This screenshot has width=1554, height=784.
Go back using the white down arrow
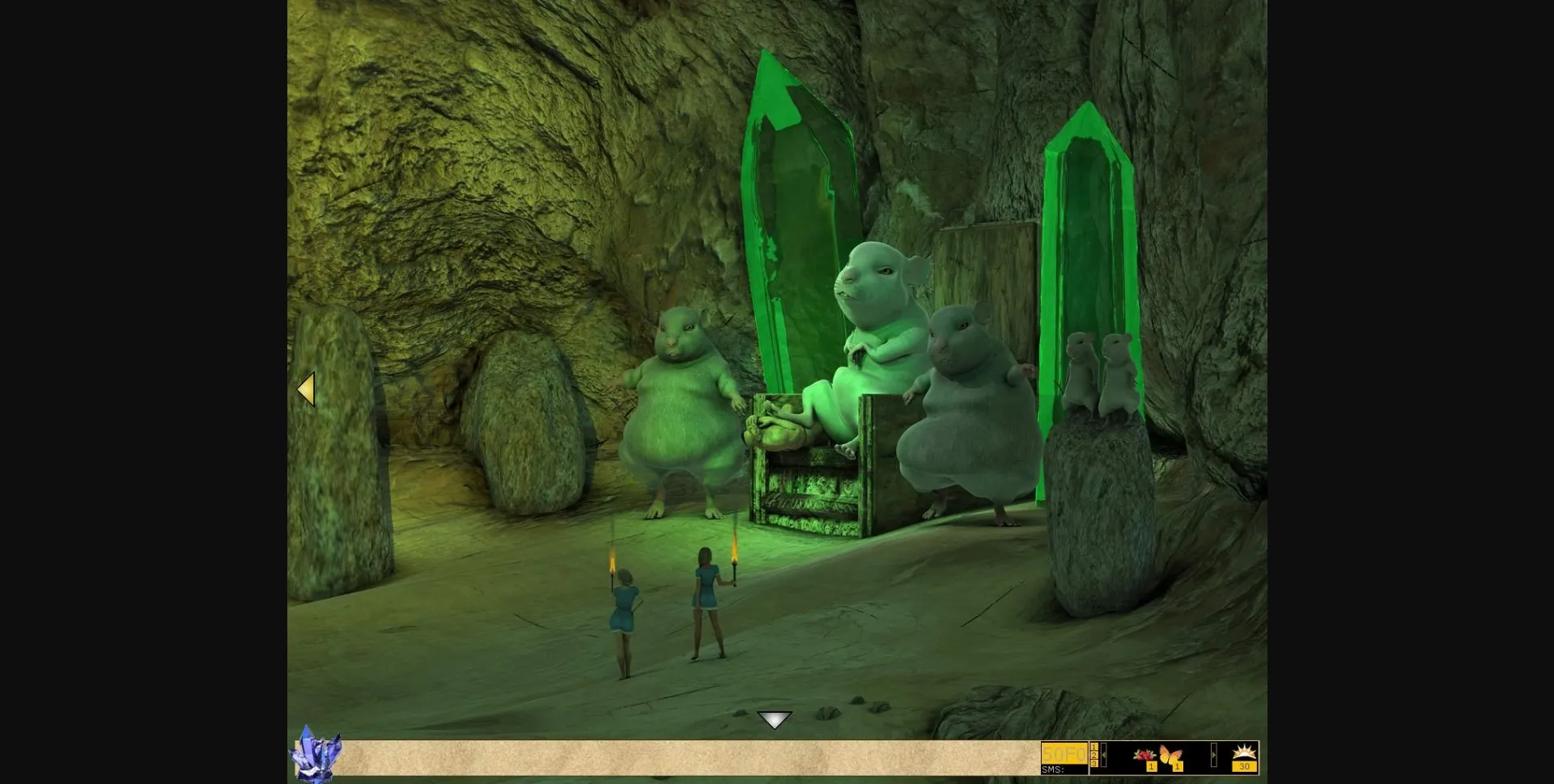(774, 719)
